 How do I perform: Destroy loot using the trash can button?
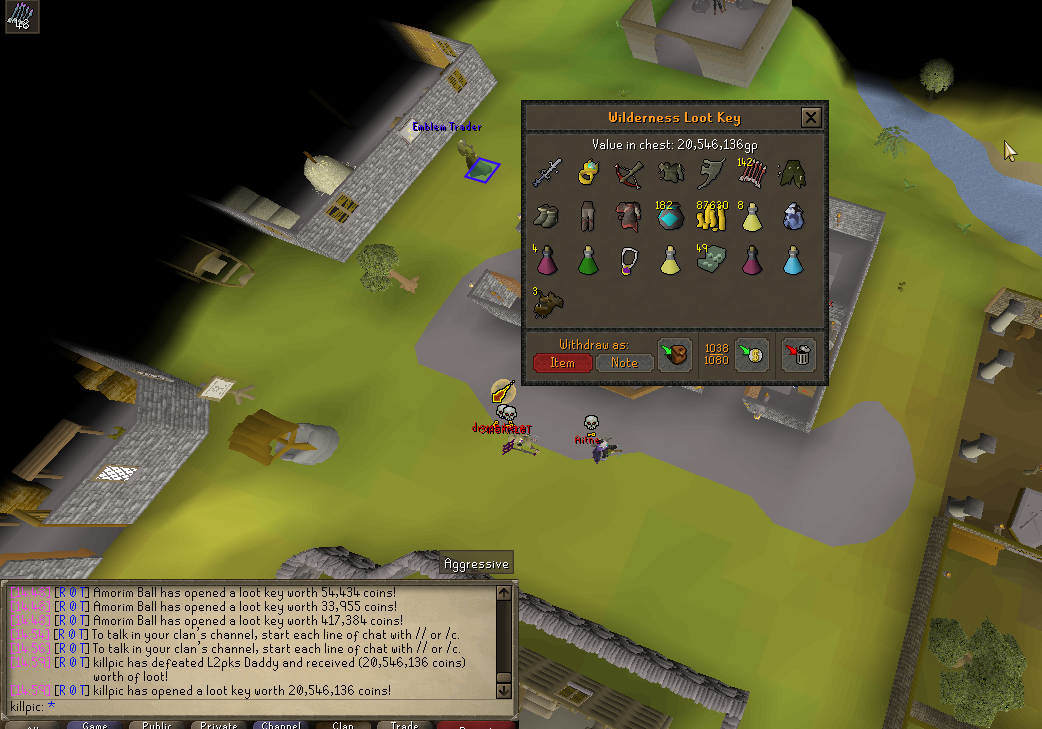coord(798,354)
